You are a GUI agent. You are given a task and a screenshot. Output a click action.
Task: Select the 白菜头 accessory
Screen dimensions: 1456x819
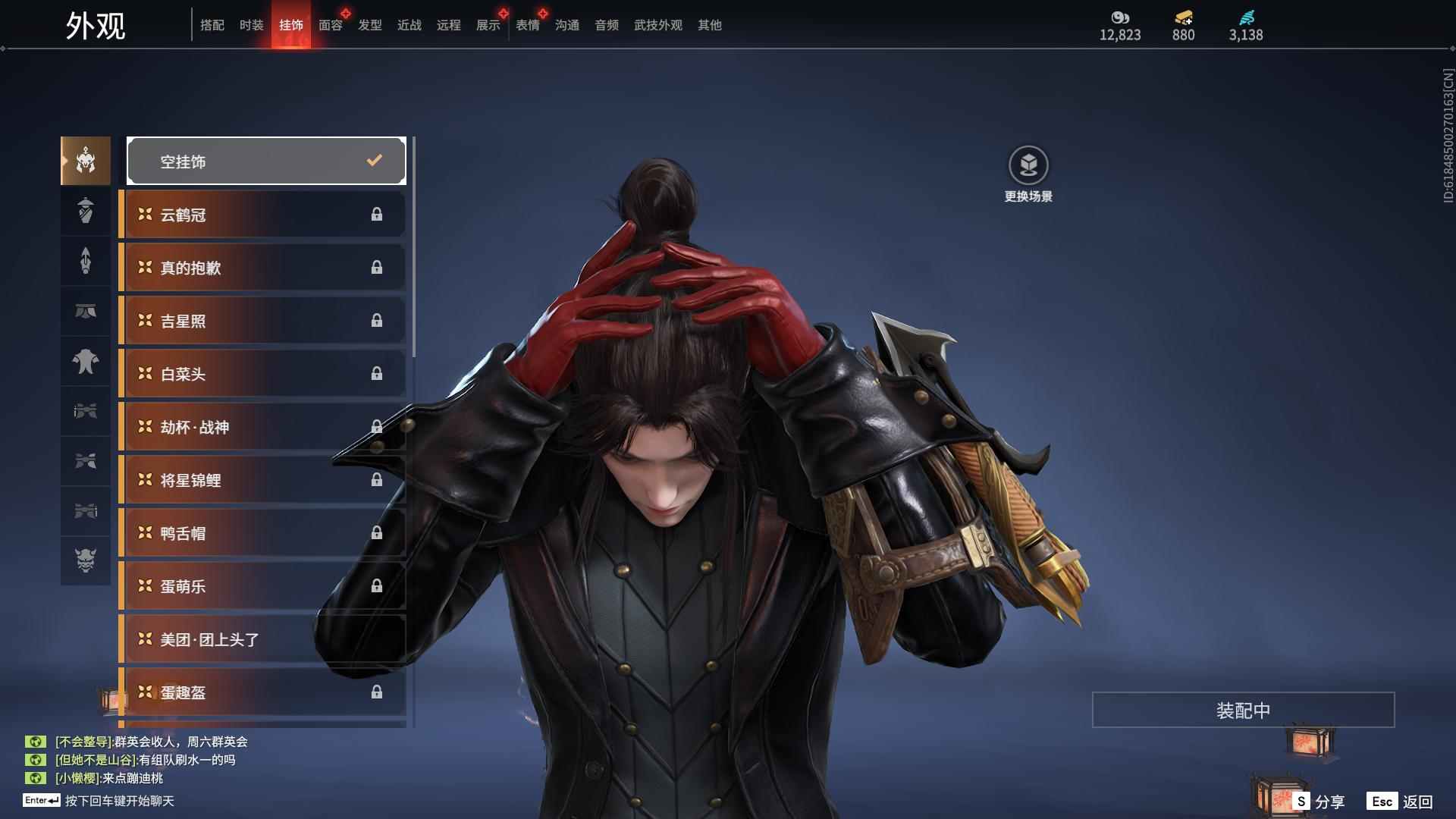pos(262,374)
